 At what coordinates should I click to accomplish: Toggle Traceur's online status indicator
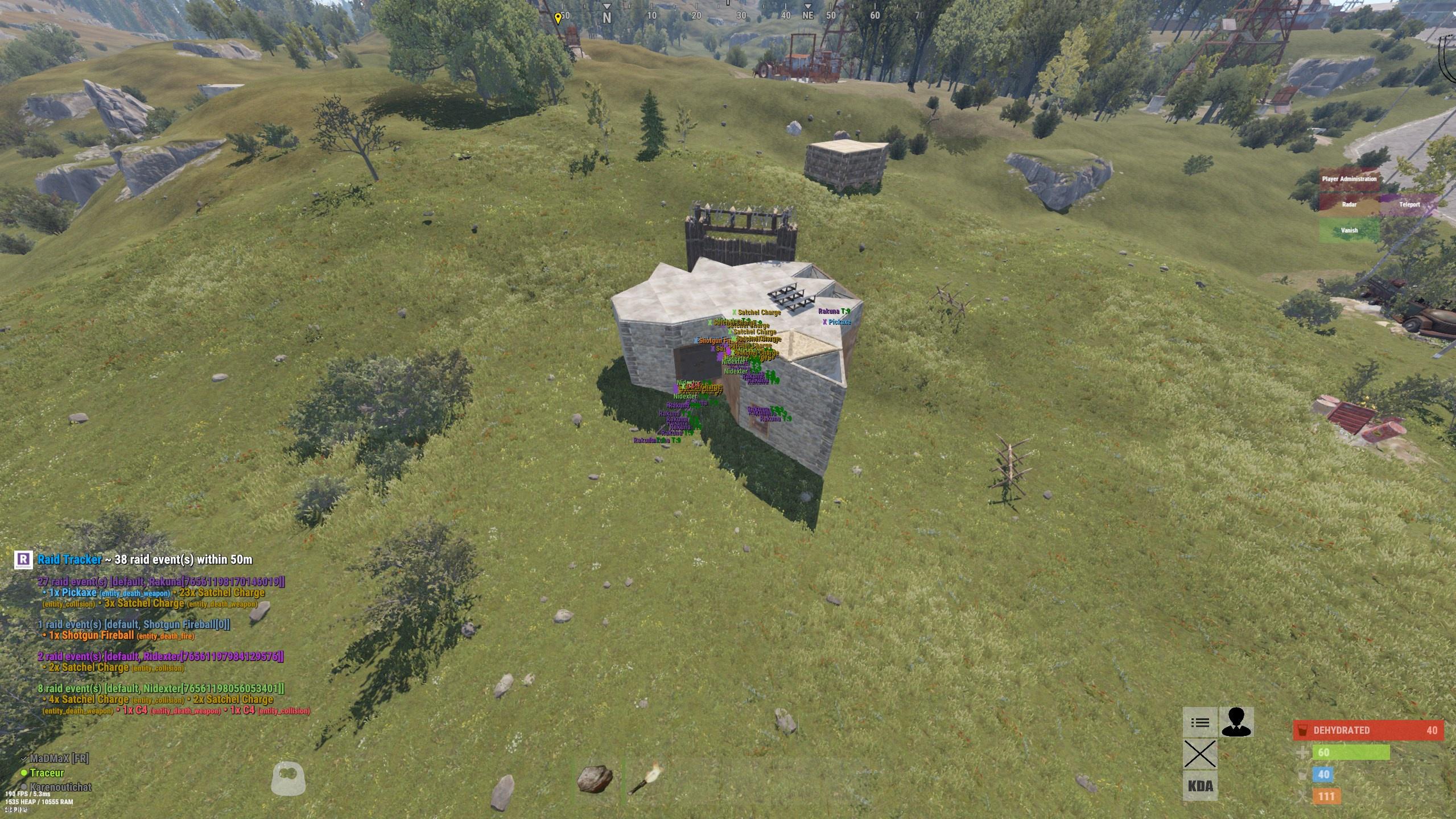[23, 772]
